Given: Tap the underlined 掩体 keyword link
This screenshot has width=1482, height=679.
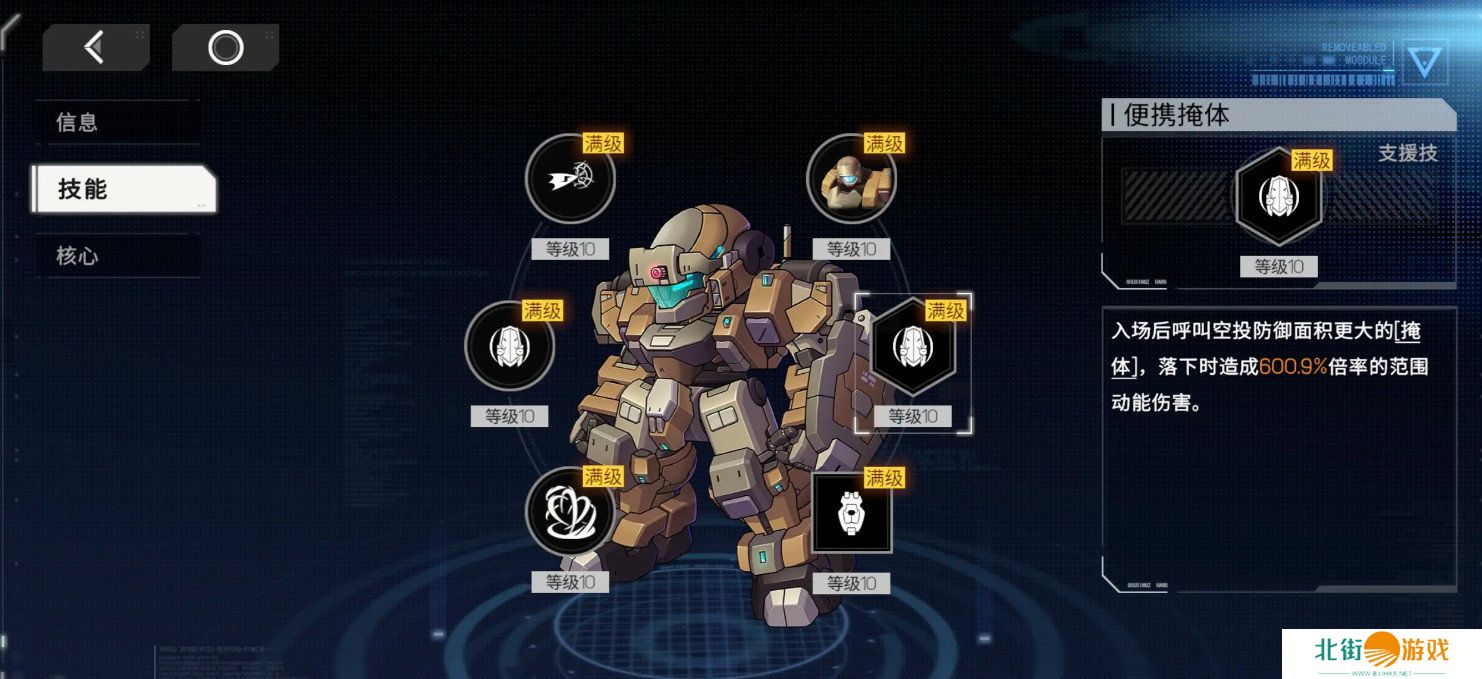Looking at the screenshot, I should pyautogui.click(x=1408, y=333).
